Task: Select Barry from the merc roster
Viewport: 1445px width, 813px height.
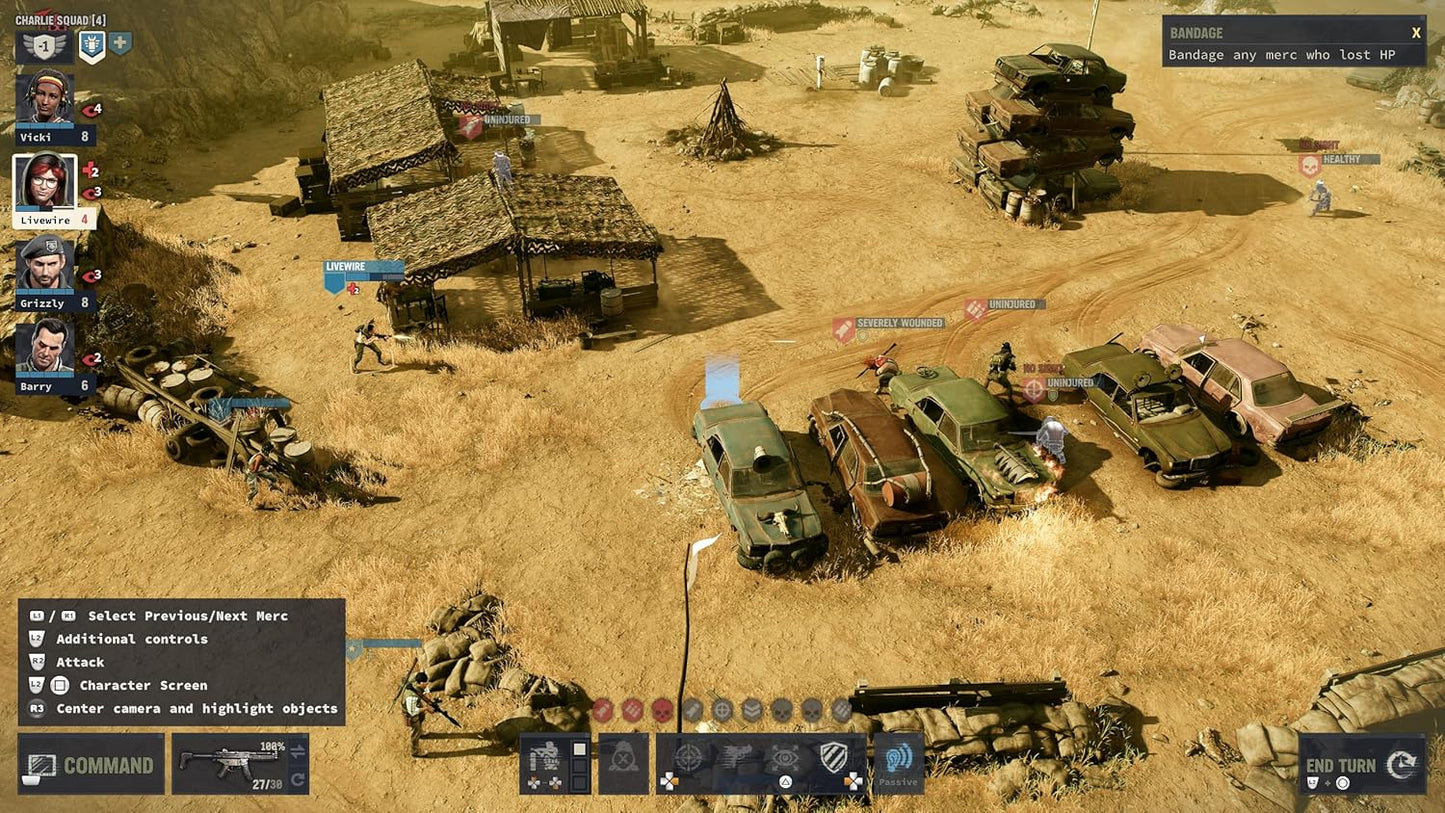Action: (x=44, y=343)
